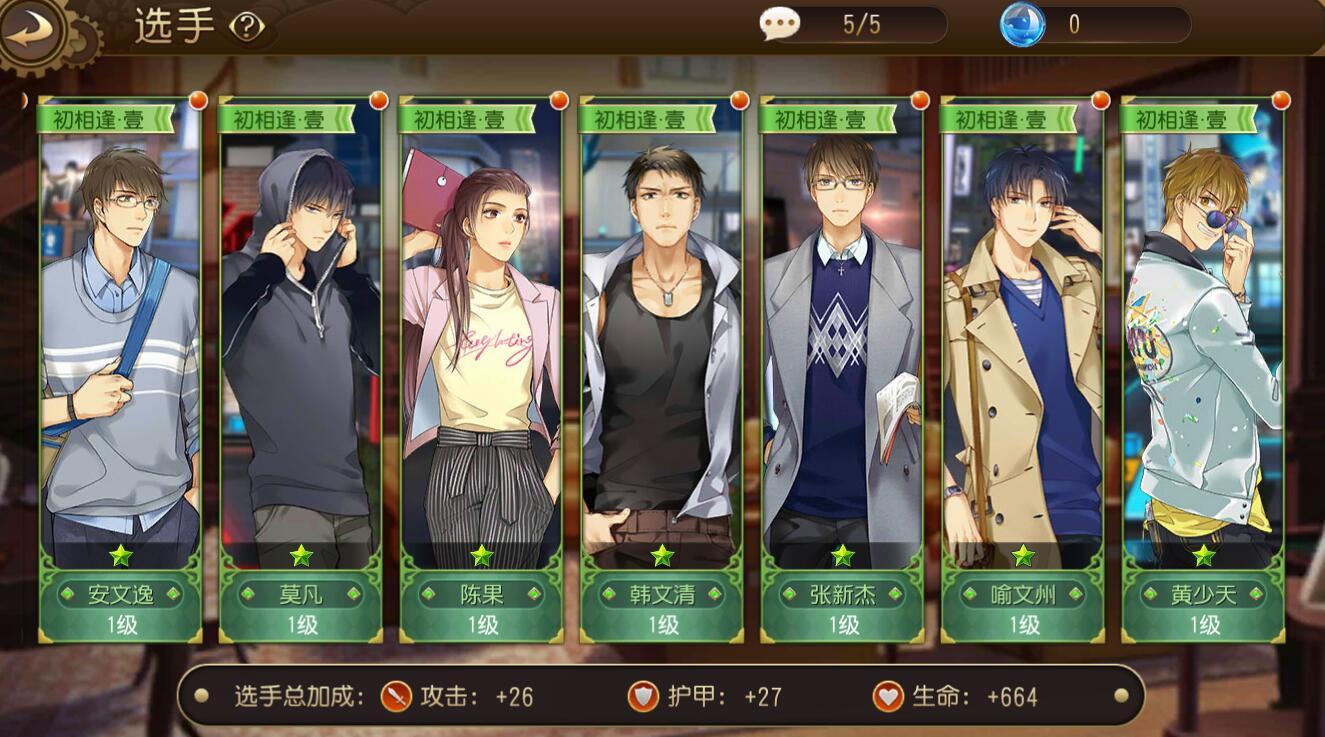Image resolution: width=1325 pixels, height=737 pixels.
Task: Click the blue orb currency icon
Action: (1022, 24)
